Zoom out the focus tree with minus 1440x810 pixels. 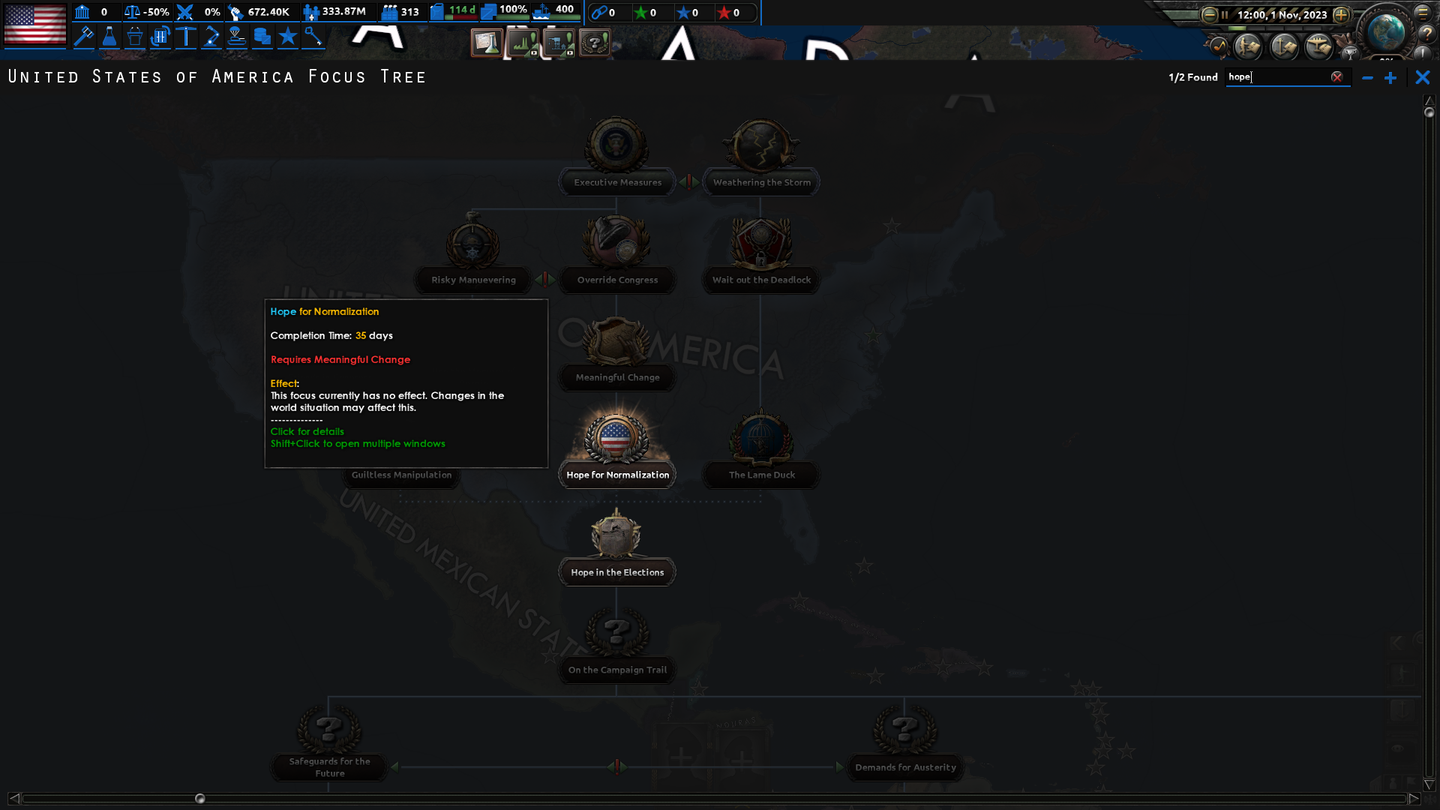[x=1367, y=77]
